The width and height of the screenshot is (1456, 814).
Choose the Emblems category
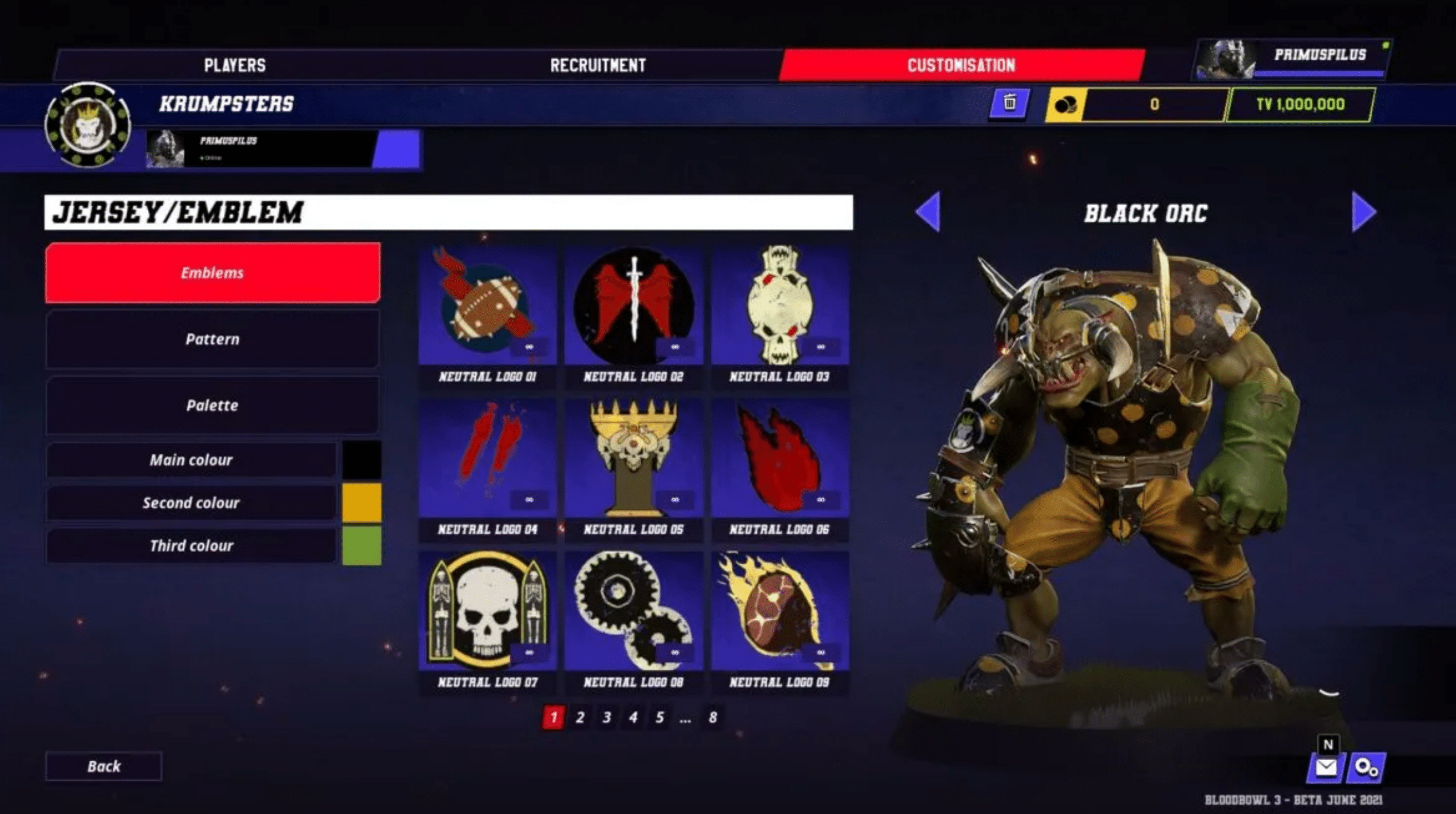point(212,273)
